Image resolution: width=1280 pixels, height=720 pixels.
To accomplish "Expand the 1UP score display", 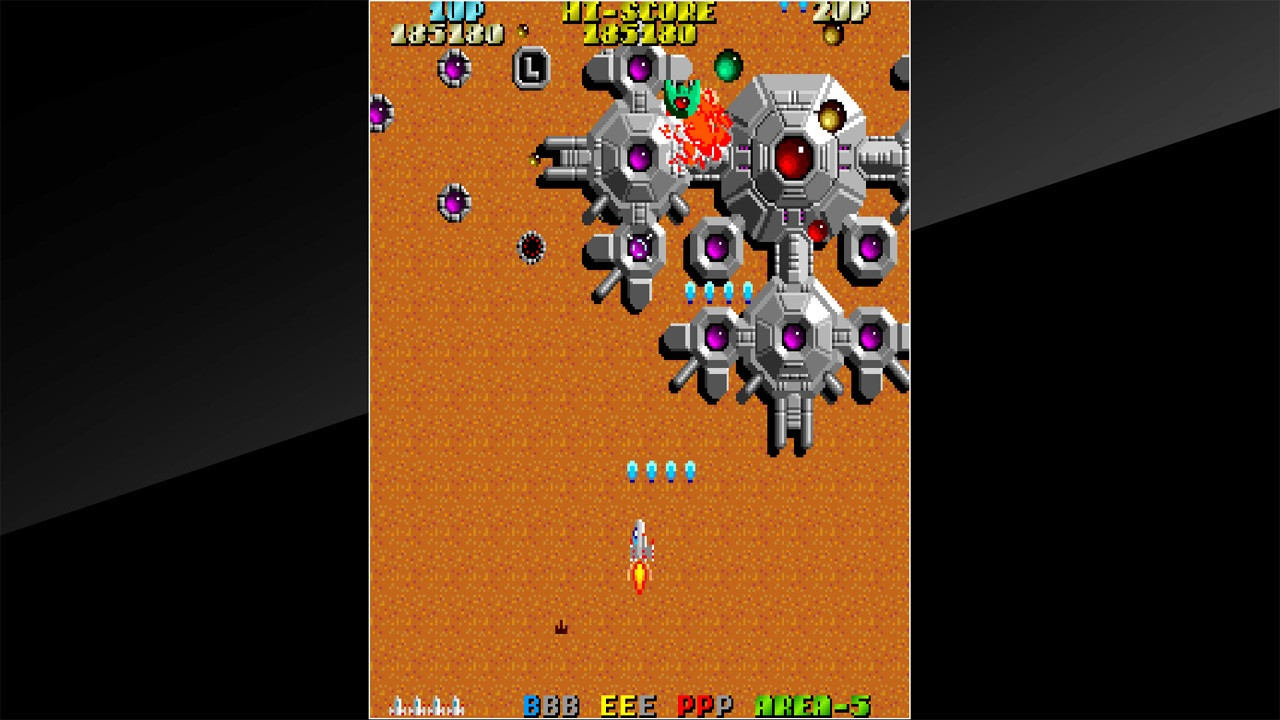I will pos(455,12).
